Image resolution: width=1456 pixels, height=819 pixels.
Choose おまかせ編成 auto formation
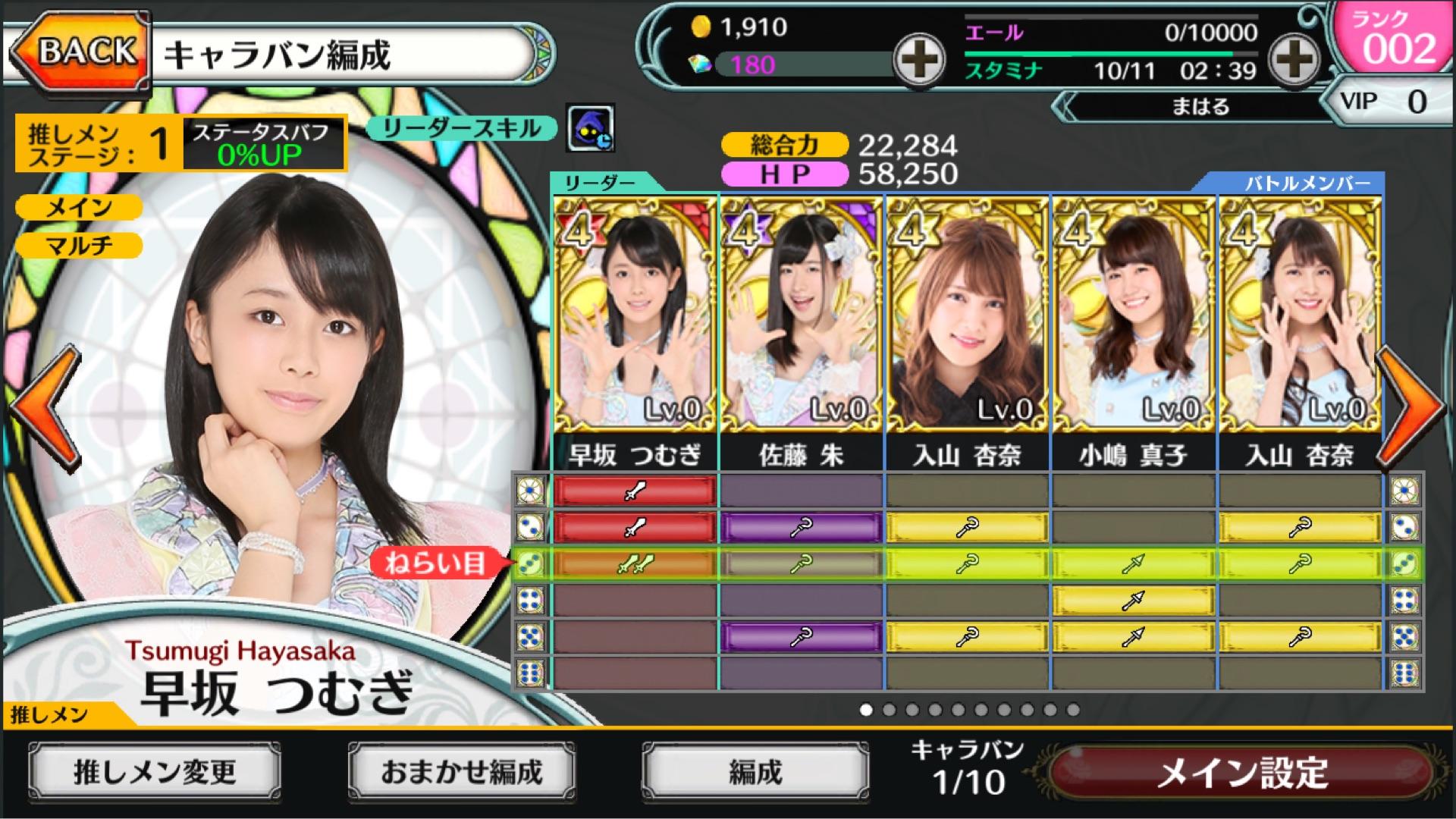(x=461, y=772)
